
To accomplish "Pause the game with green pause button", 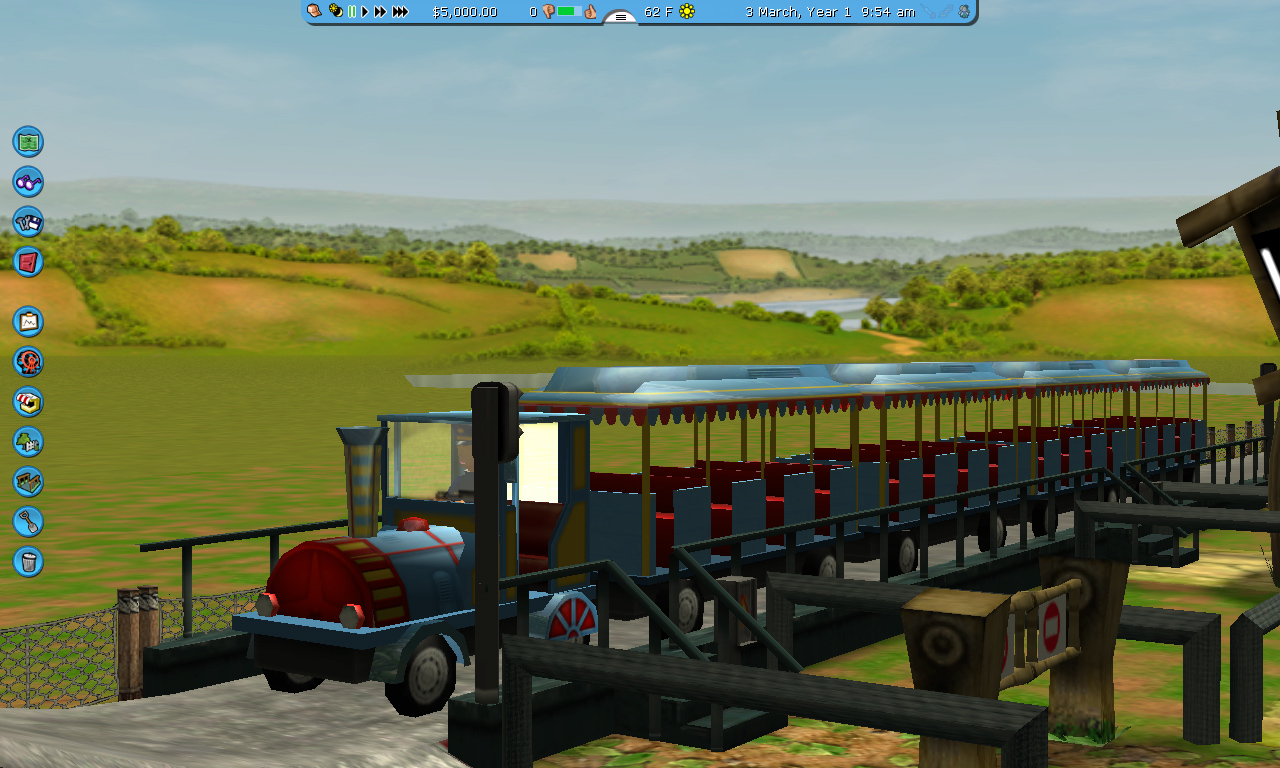I will 352,12.
